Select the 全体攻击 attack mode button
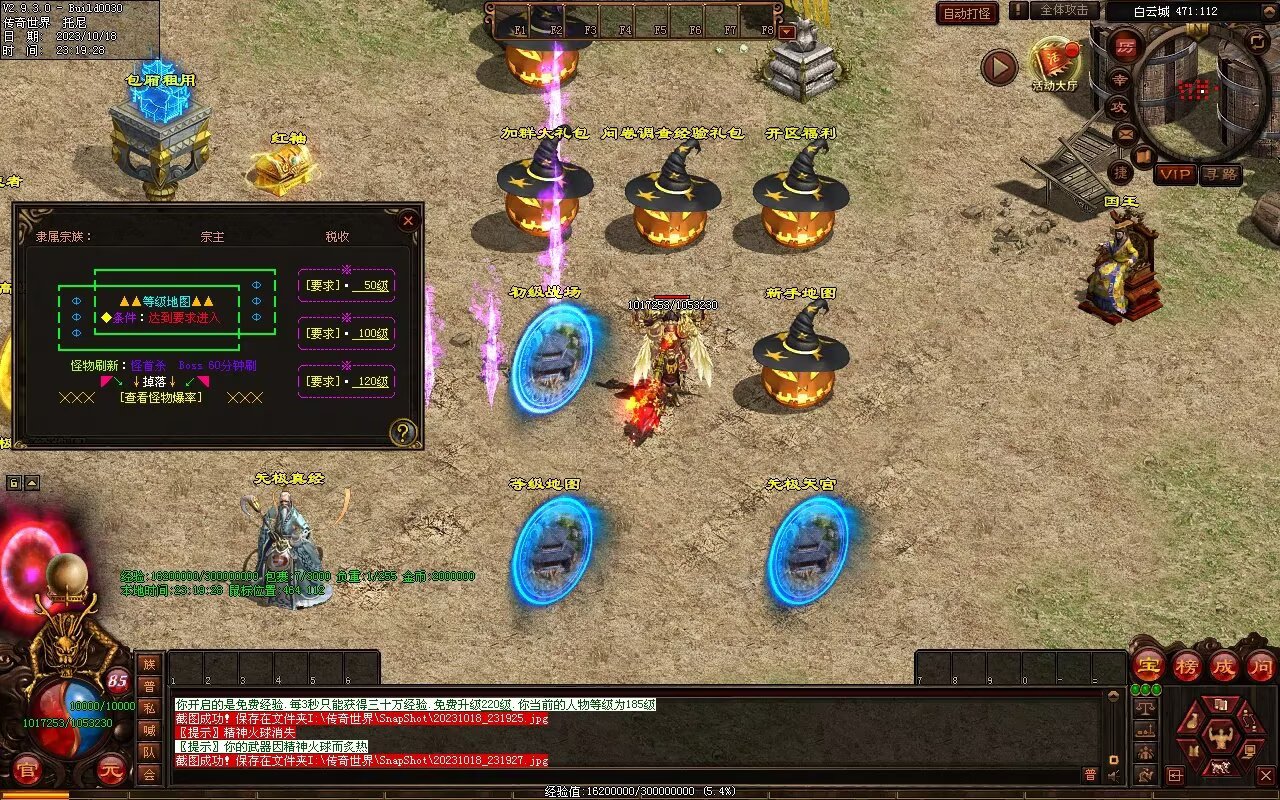 (1064, 10)
